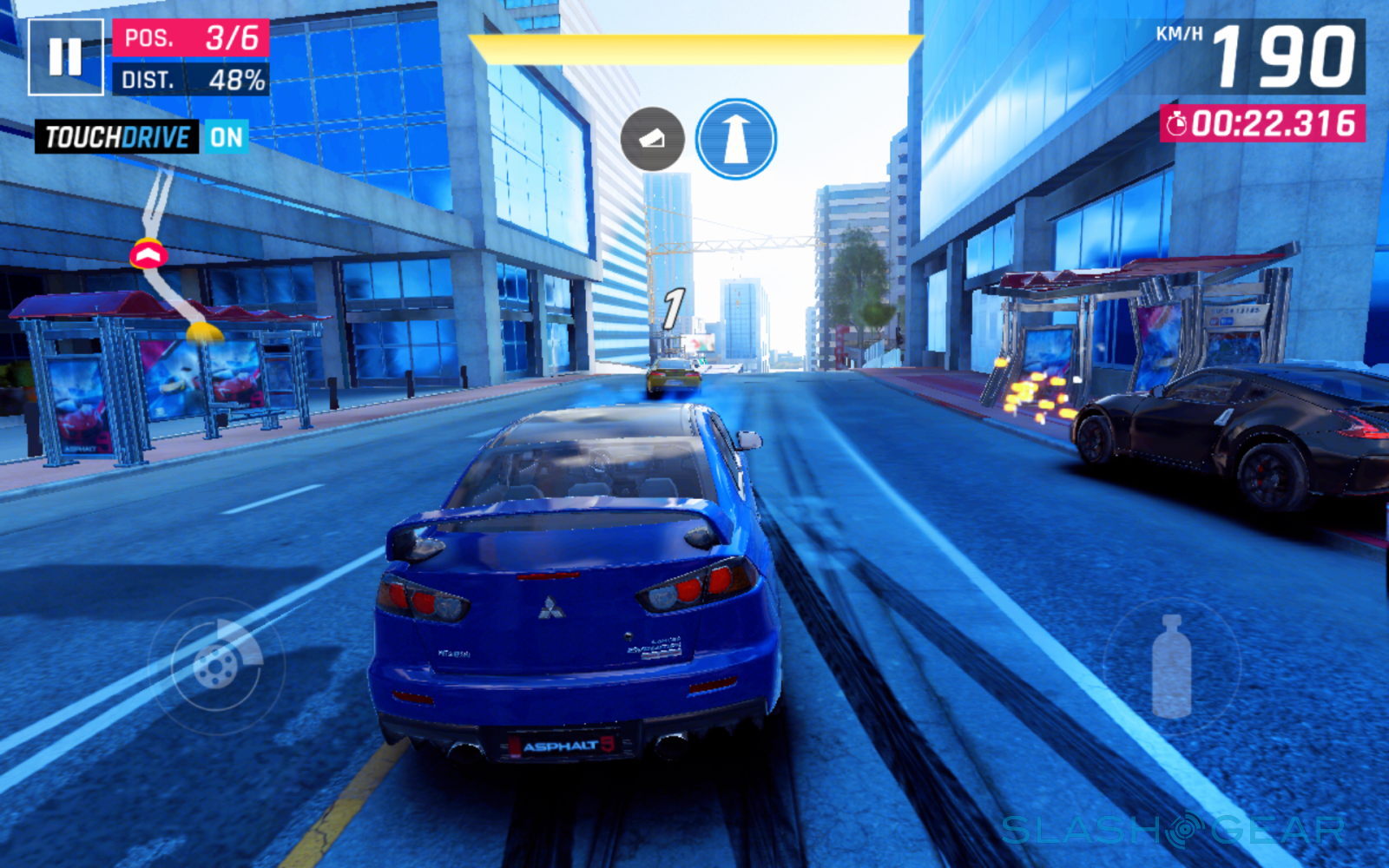This screenshot has height=868, width=1389.
Task: Activate the nitro bottle boost
Action: 1171,667
